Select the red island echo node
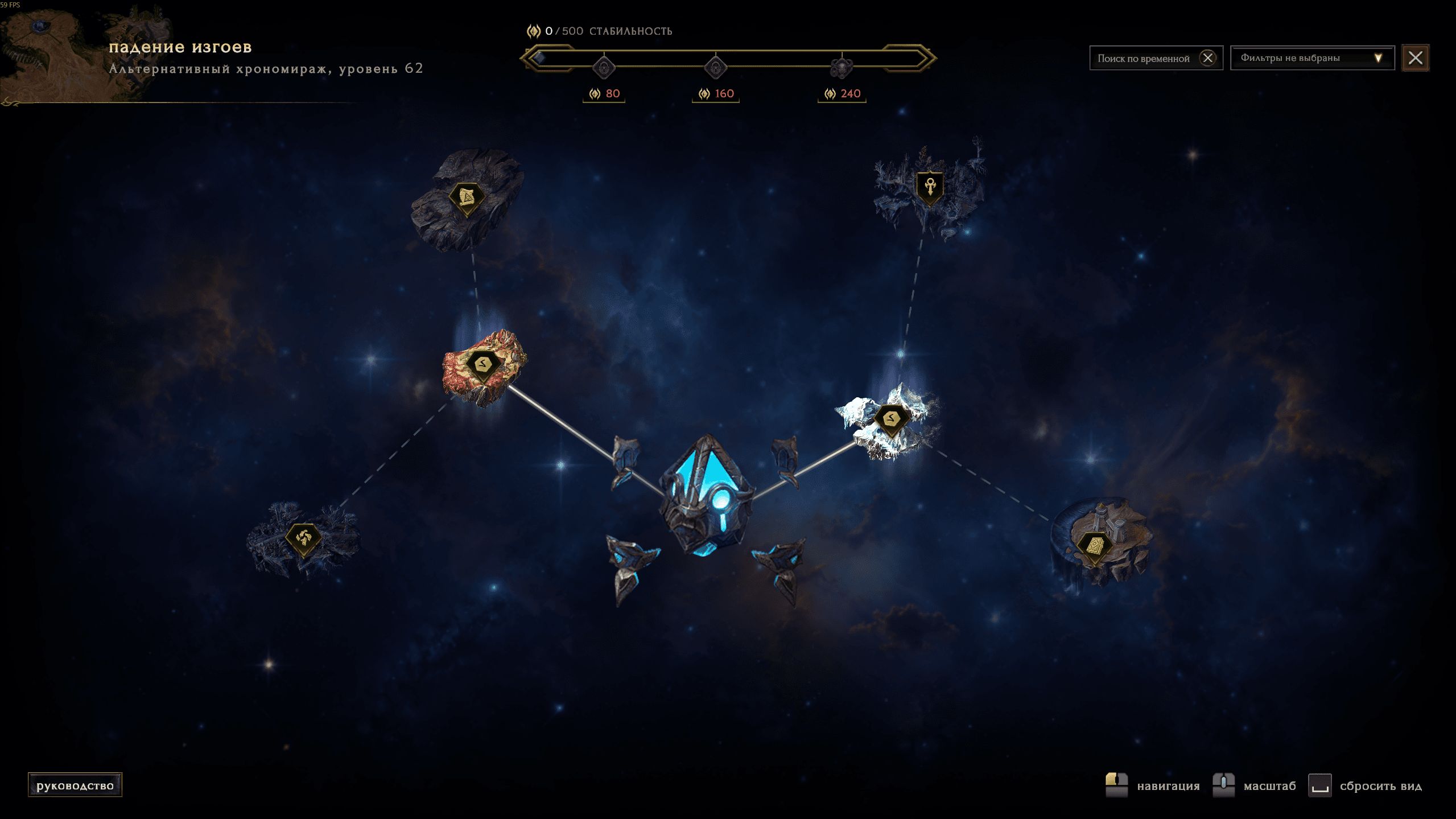The width and height of the screenshot is (1456, 819). (484, 365)
